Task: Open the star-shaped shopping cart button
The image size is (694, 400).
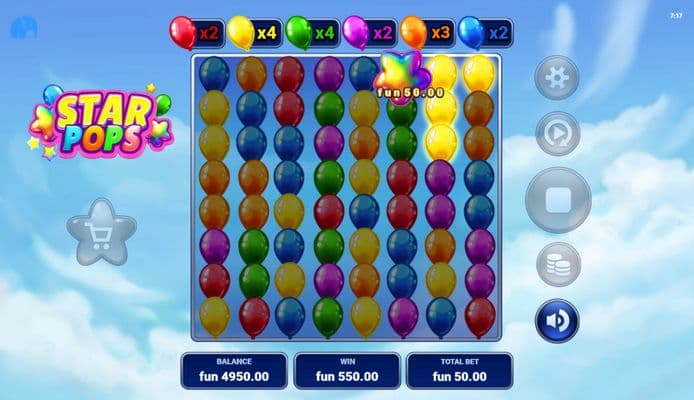Action: pos(101,232)
